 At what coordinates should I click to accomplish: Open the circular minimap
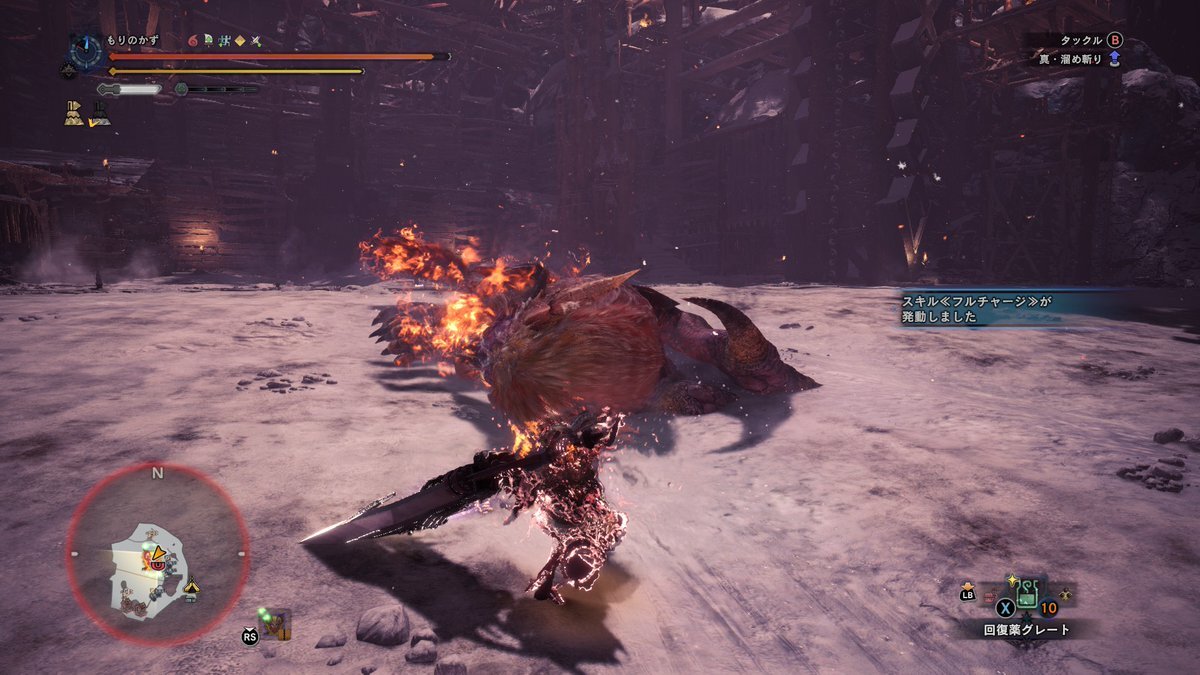click(157, 553)
